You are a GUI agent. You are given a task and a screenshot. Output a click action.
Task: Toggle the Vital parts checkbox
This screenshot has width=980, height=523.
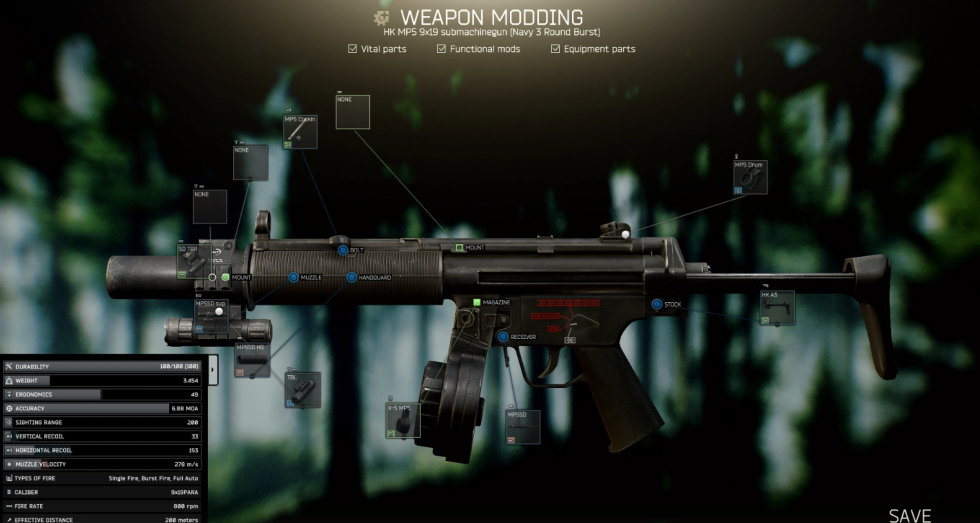click(352, 48)
